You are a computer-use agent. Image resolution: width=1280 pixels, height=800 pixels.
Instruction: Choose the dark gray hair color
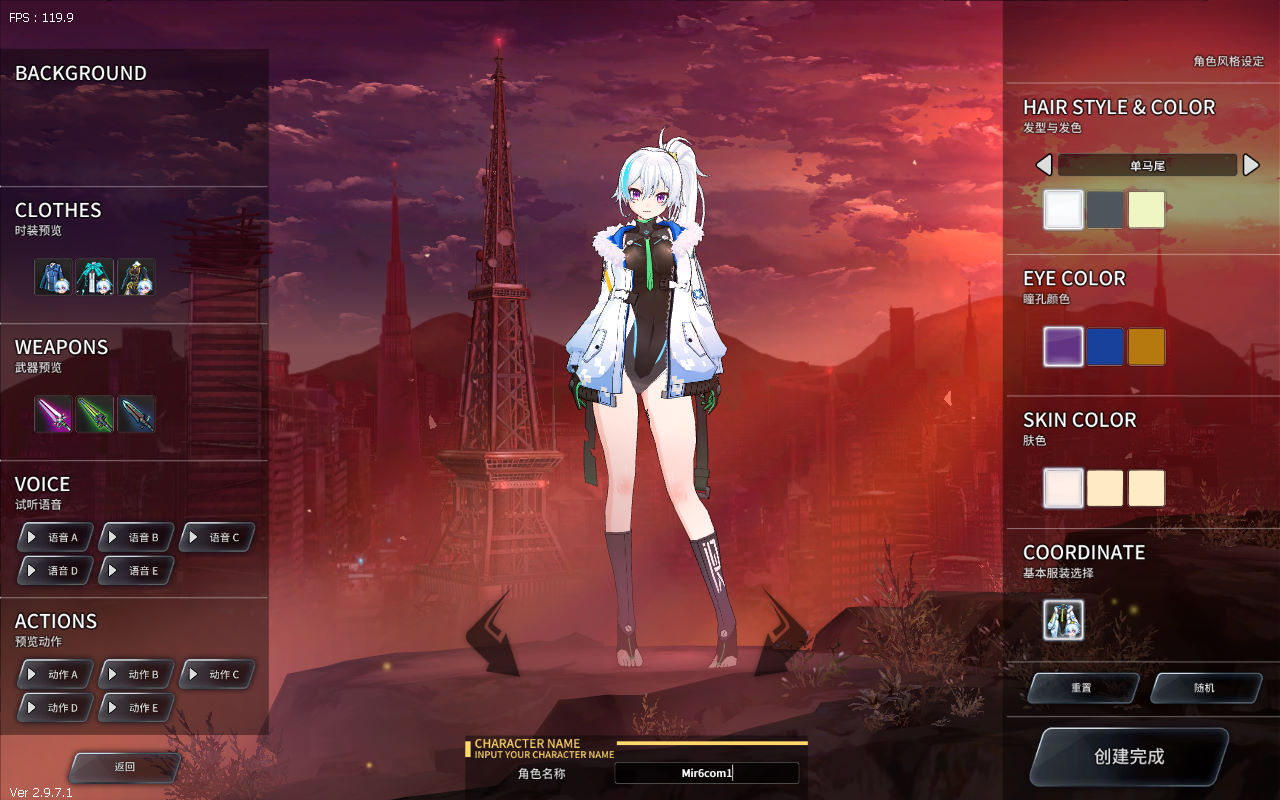pyautogui.click(x=1105, y=210)
